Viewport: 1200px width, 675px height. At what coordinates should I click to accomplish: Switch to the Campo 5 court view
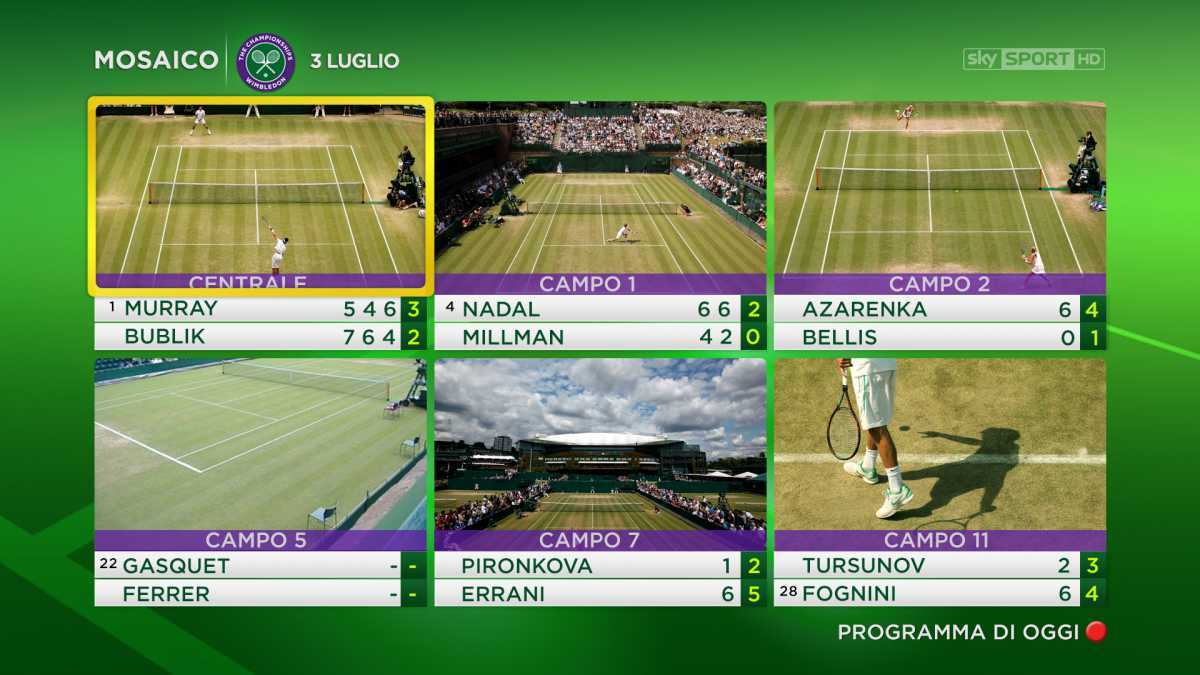pos(260,443)
